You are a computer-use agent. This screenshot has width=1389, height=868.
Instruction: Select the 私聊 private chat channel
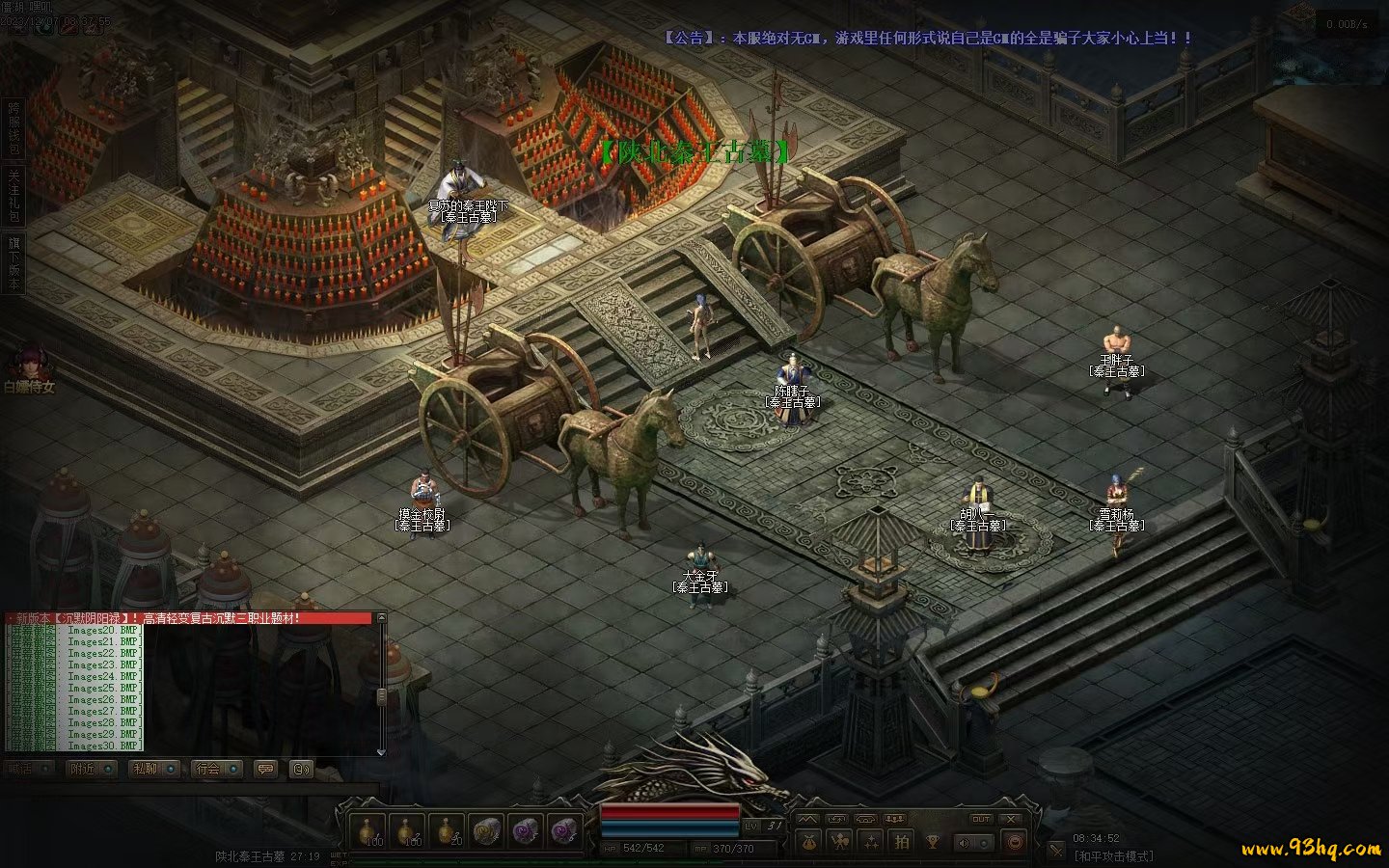coord(155,769)
